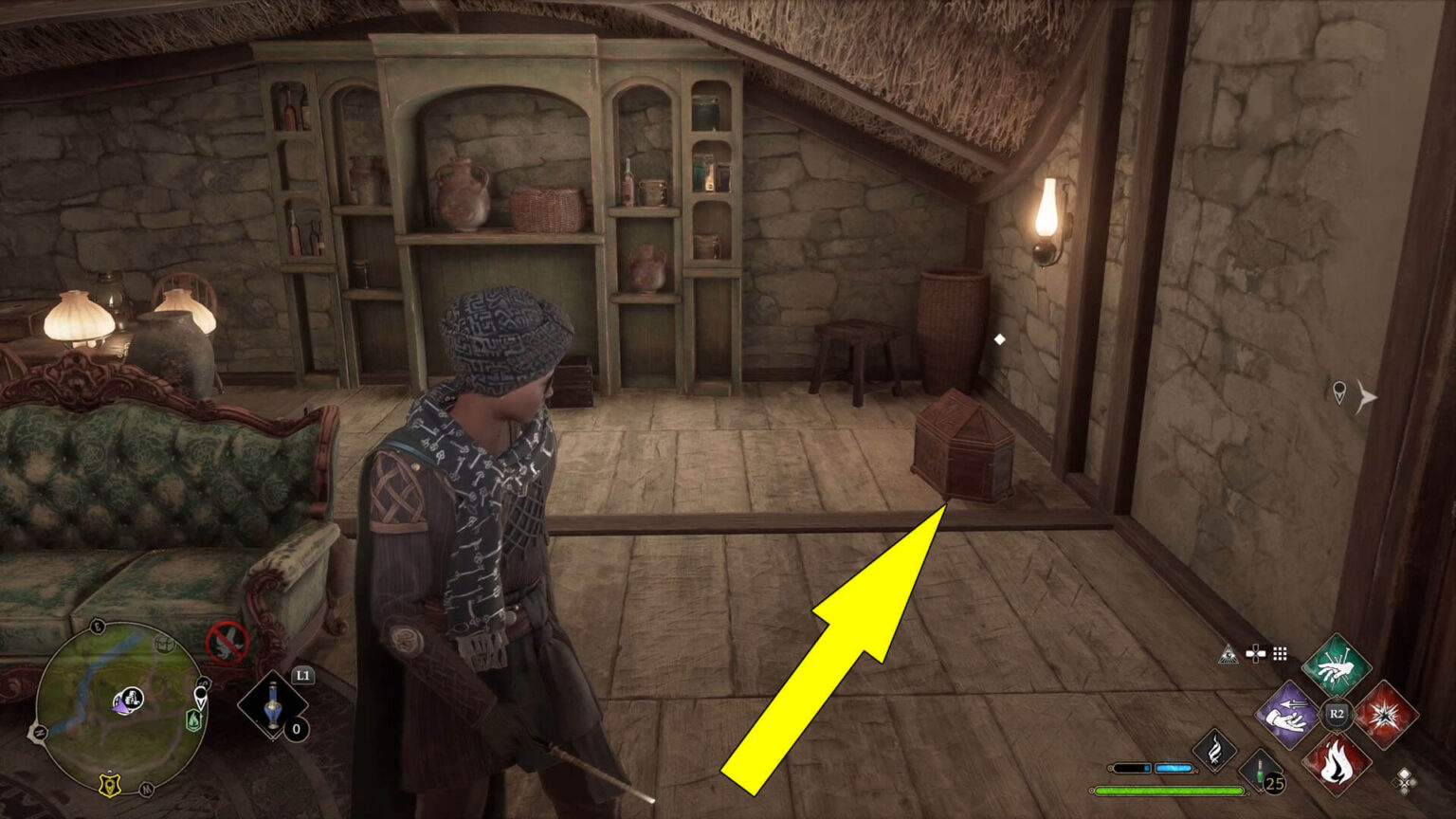The height and width of the screenshot is (819, 1456).
Task: Toggle the crossed-out no-flying eagle indicator
Action: [x=227, y=641]
